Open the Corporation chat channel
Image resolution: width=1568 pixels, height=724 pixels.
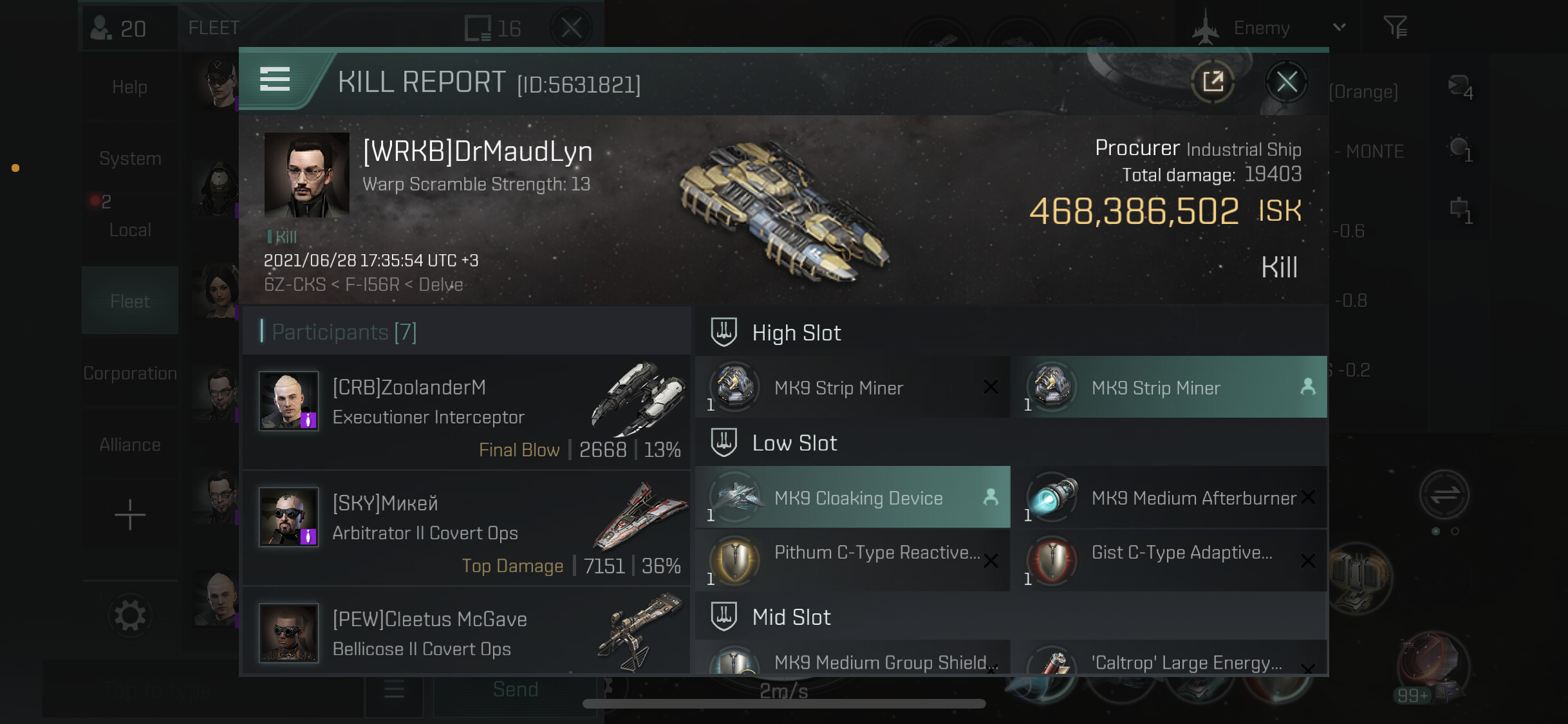click(x=130, y=373)
